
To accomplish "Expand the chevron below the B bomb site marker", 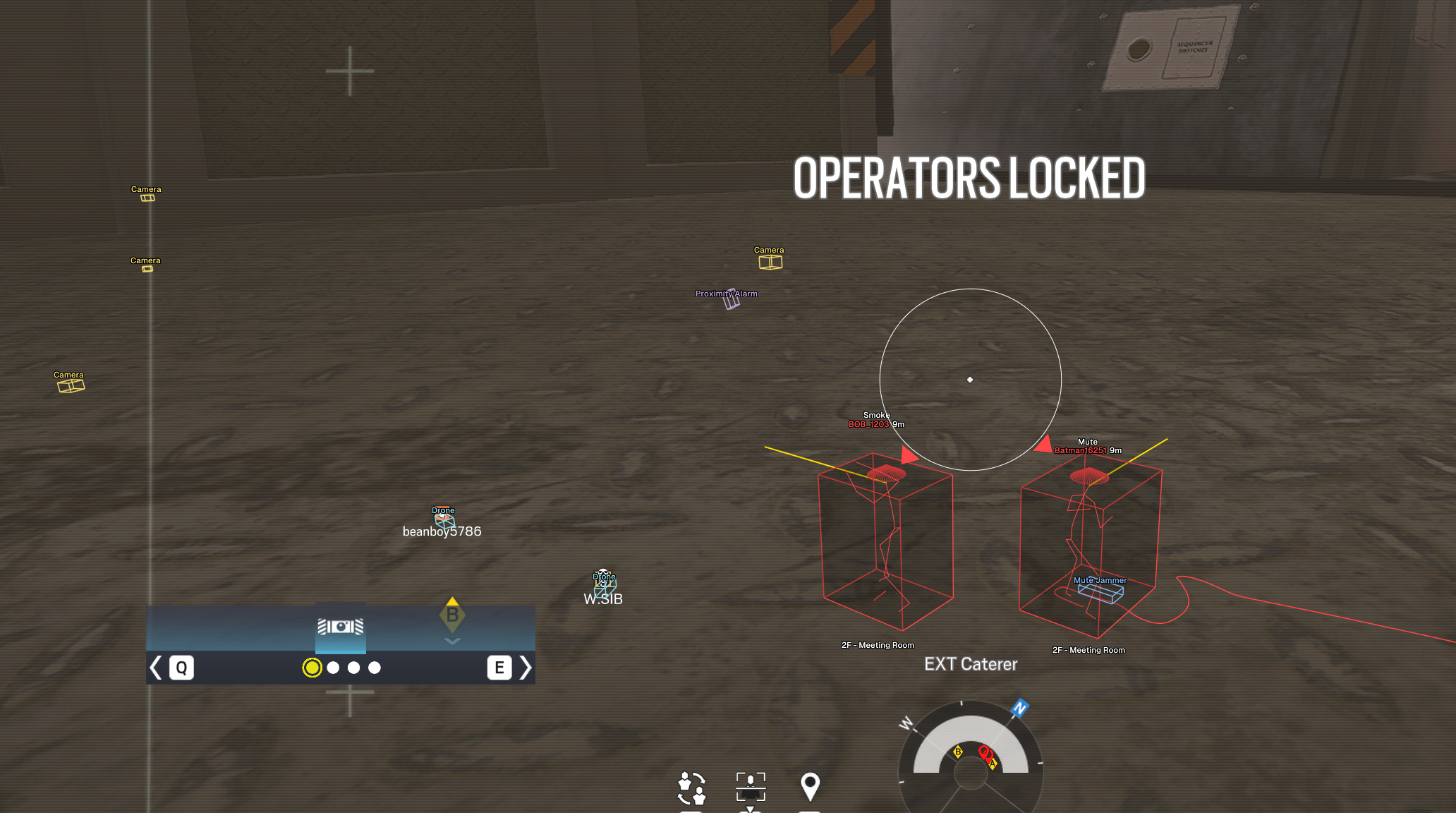I will click(451, 640).
